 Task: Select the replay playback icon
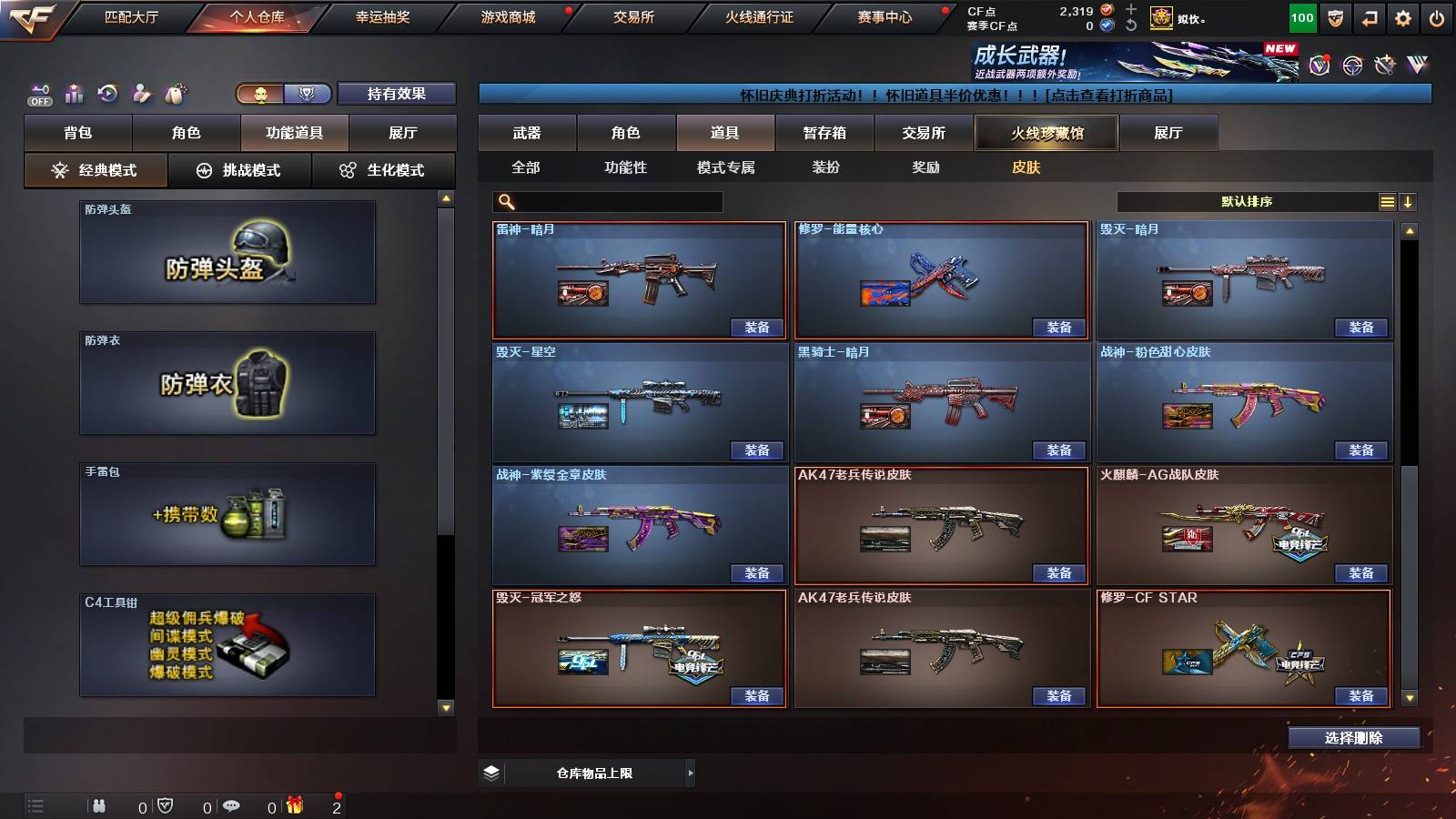click(x=109, y=93)
